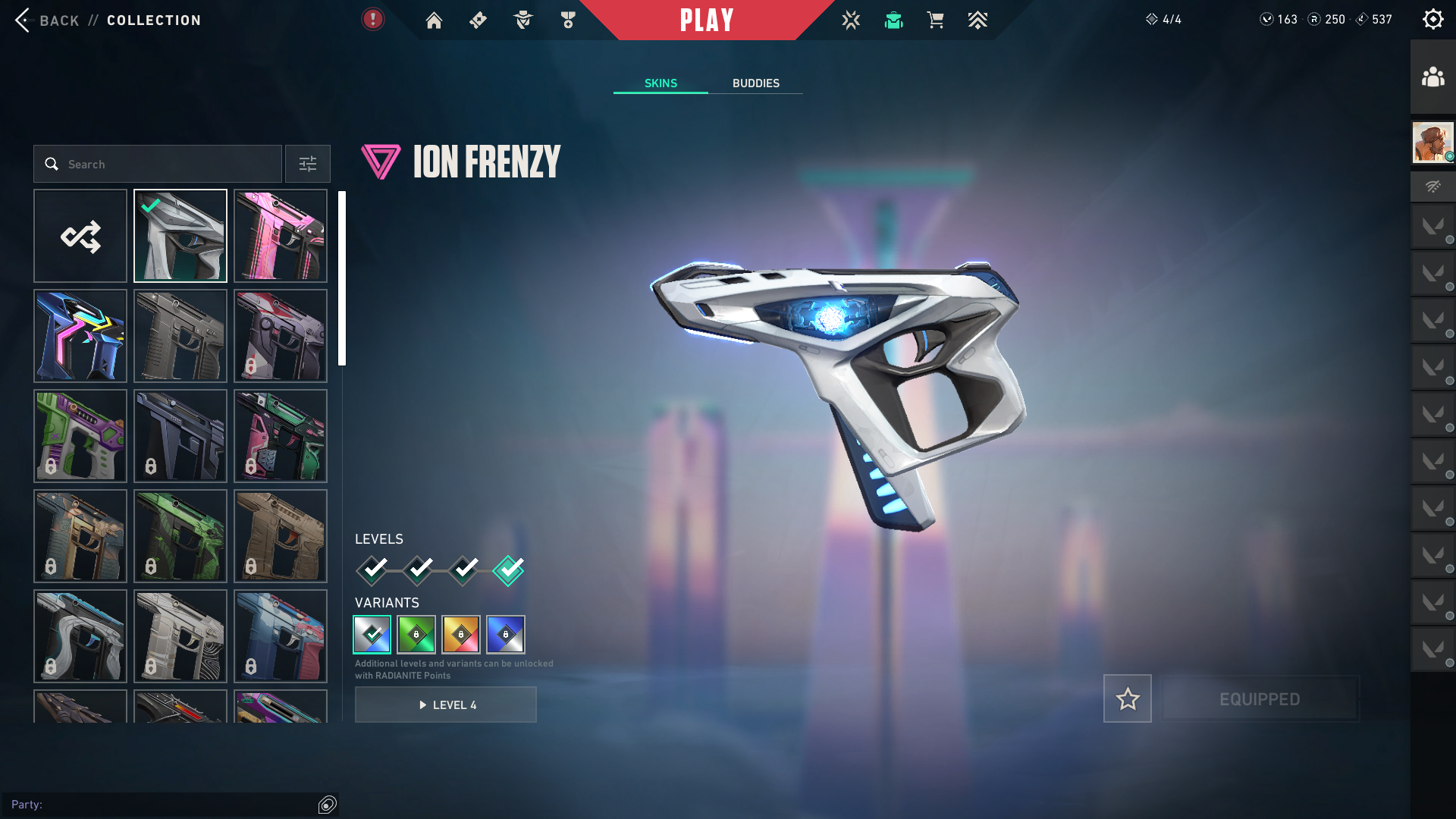Open the settings gear
Image resolution: width=1456 pixels, height=819 pixels.
[x=1432, y=19]
